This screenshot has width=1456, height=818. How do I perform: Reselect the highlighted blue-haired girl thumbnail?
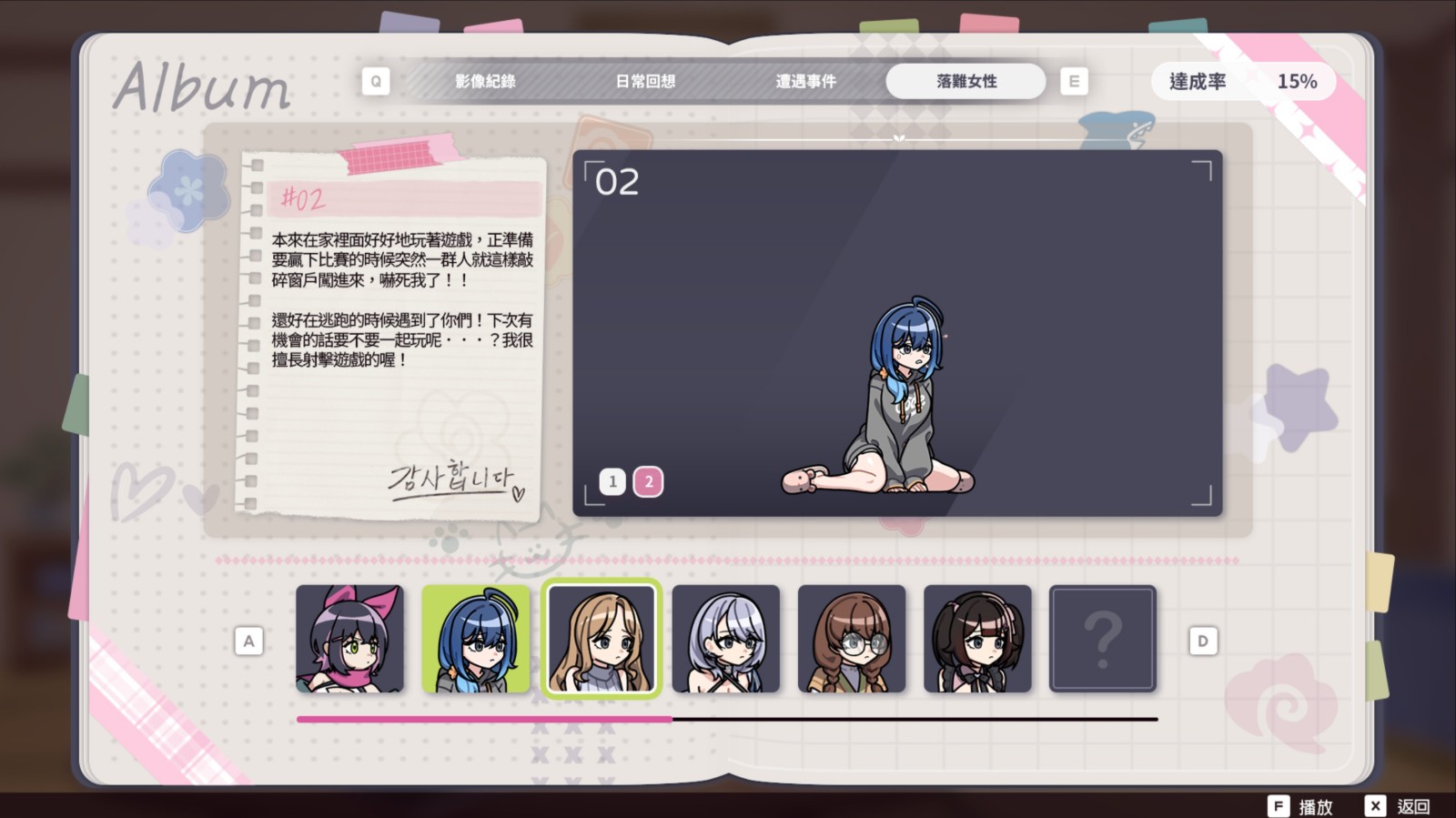(476, 638)
